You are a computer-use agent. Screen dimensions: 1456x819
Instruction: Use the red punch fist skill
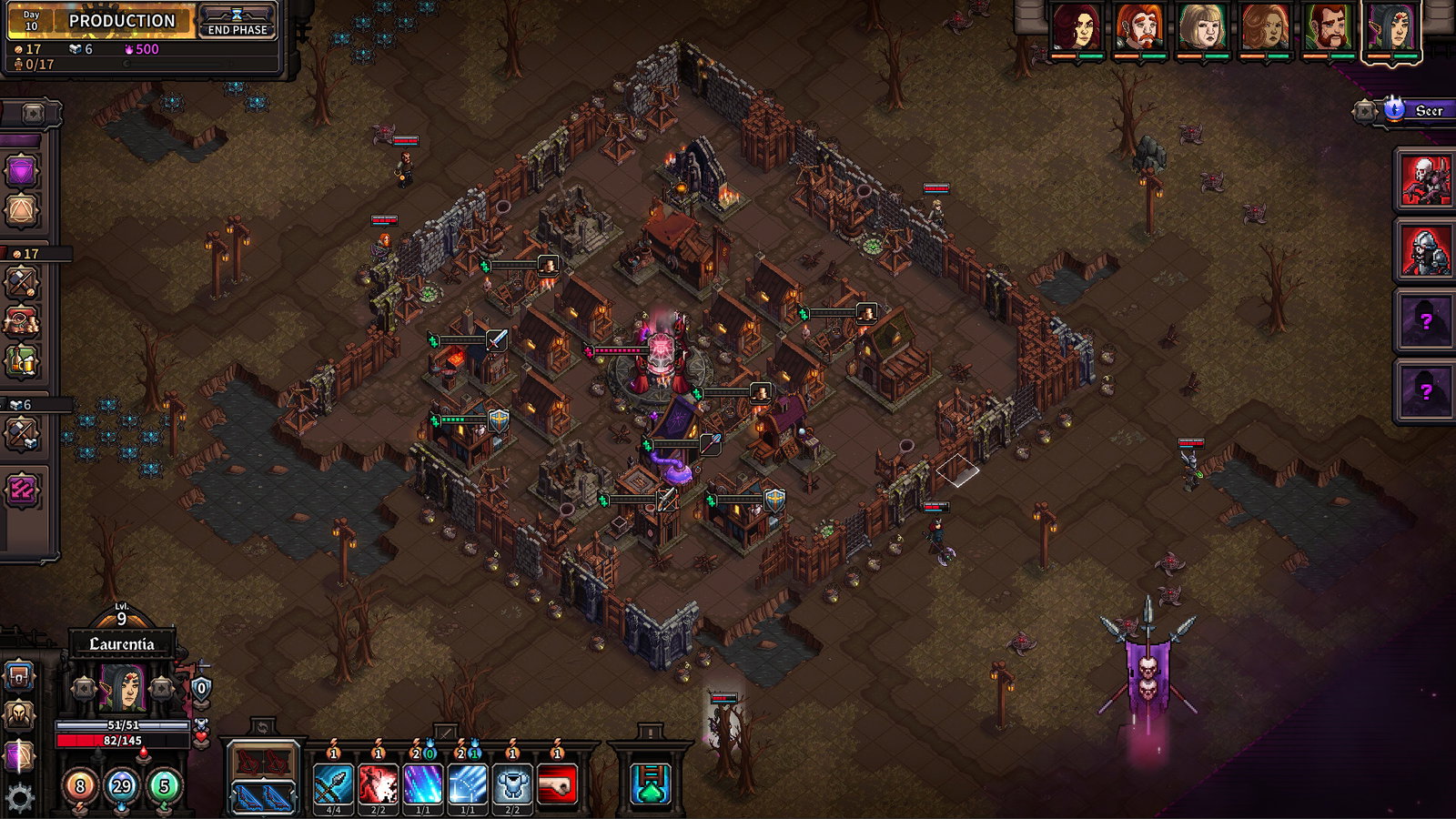point(558,784)
